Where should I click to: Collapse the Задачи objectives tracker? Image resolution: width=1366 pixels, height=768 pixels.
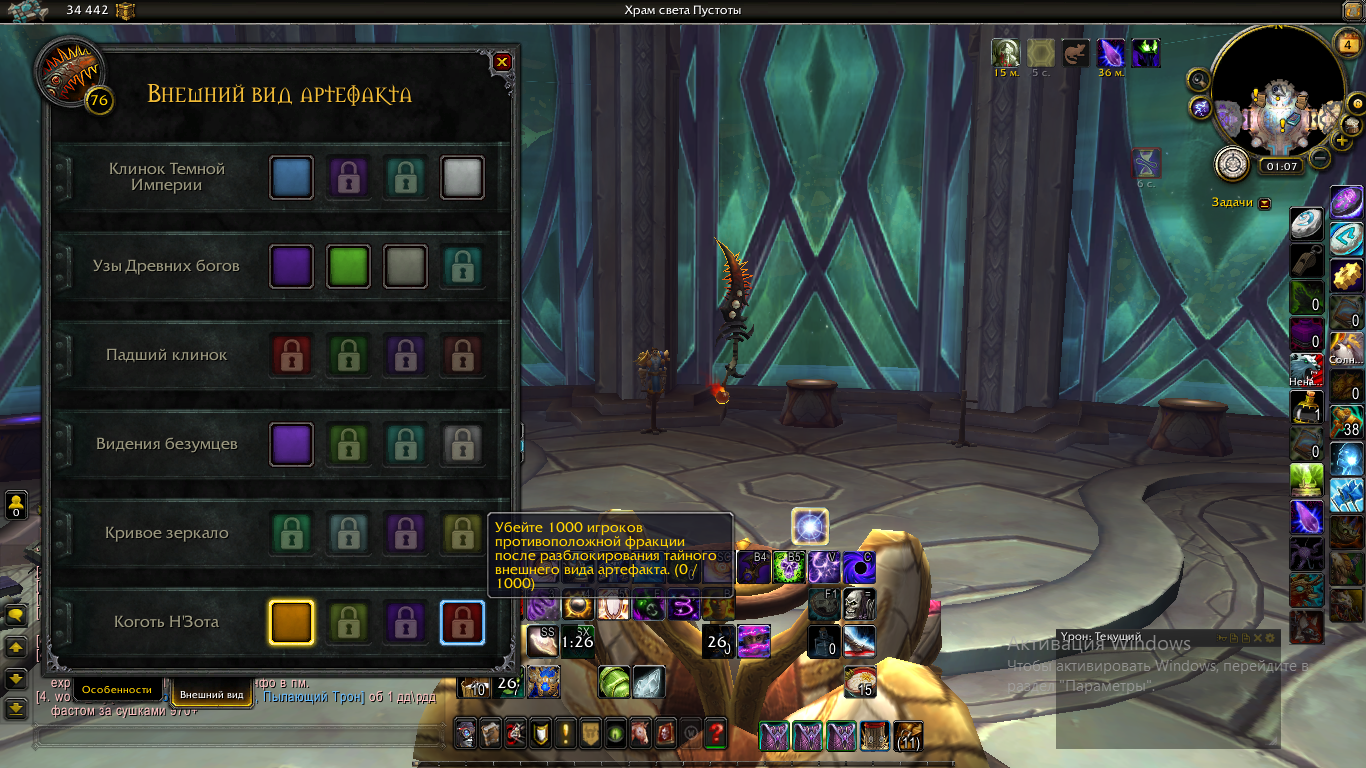click(x=1265, y=203)
